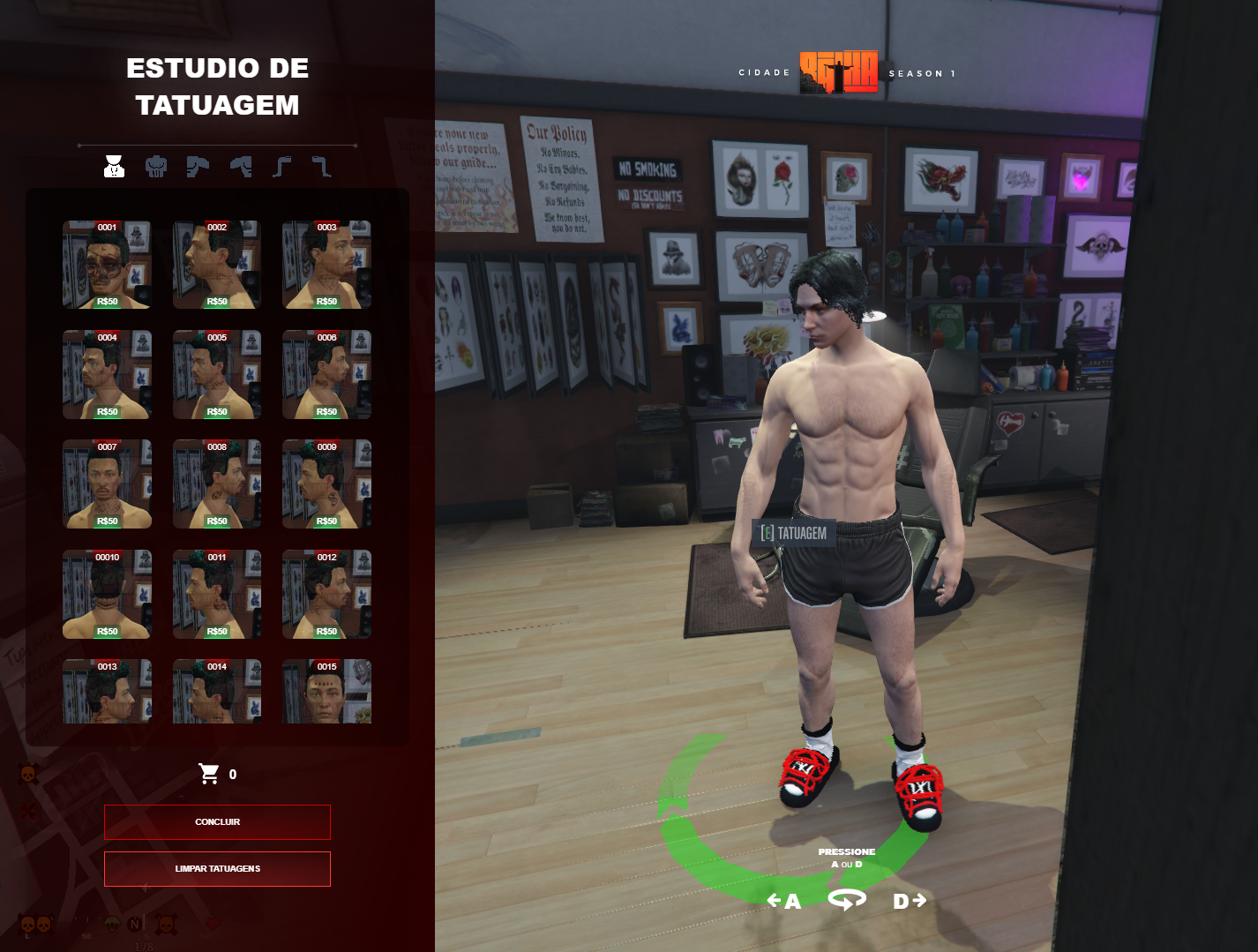Select the head tattoo category tab
1258x952 pixels.
click(114, 166)
